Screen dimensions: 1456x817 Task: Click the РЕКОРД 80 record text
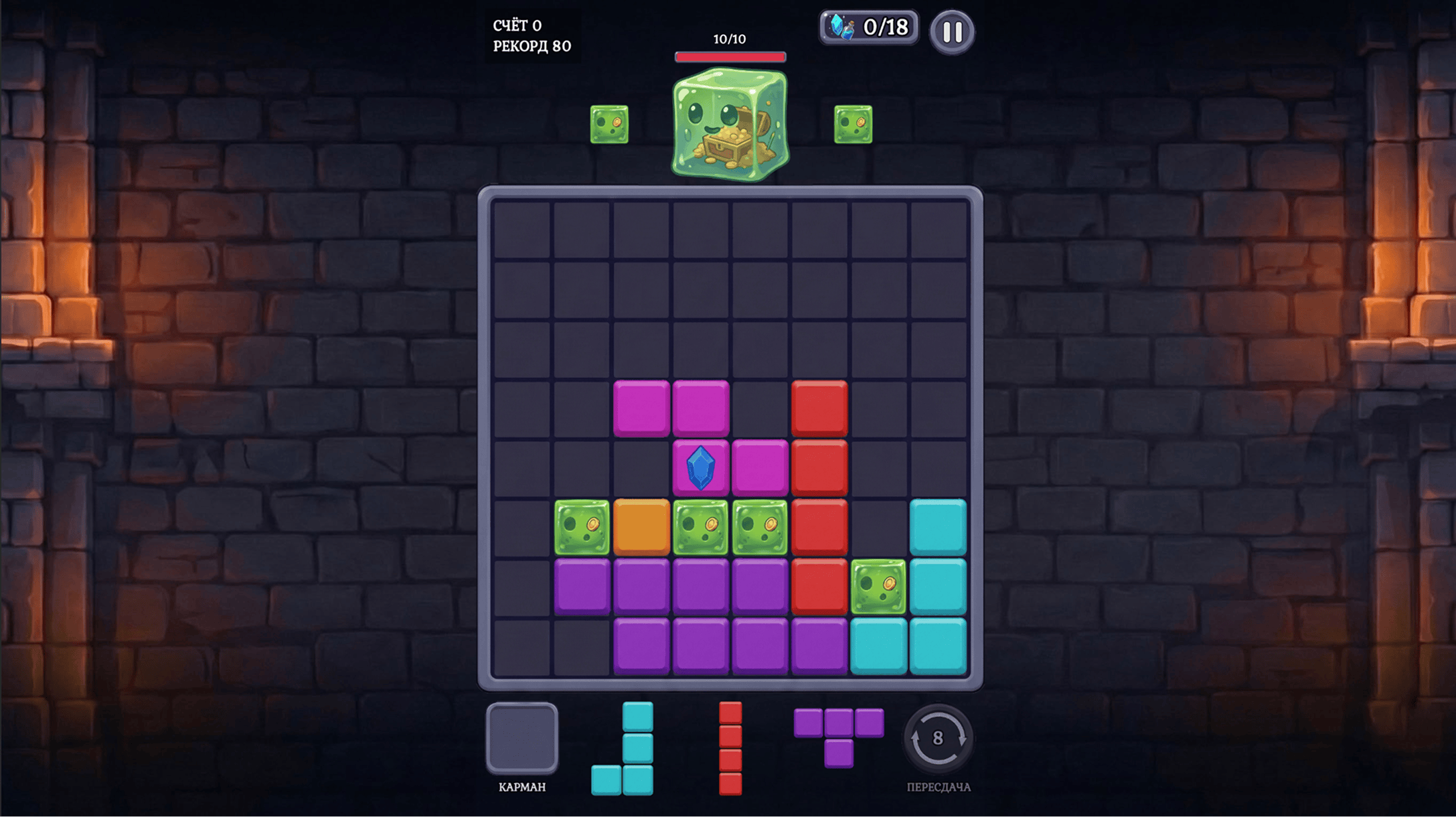[x=530, y=47]
